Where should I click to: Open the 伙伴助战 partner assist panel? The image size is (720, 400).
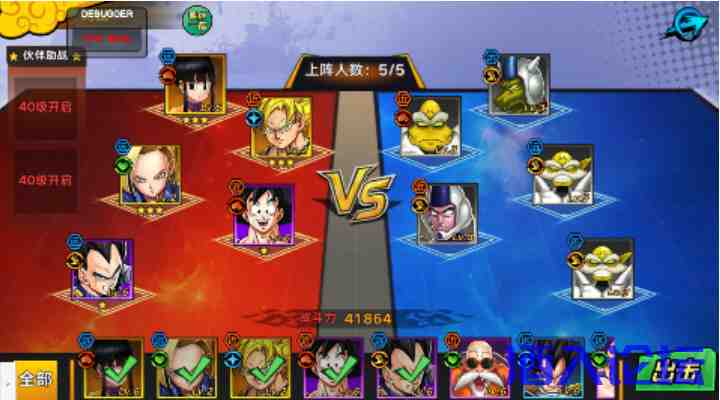(47, 56)
